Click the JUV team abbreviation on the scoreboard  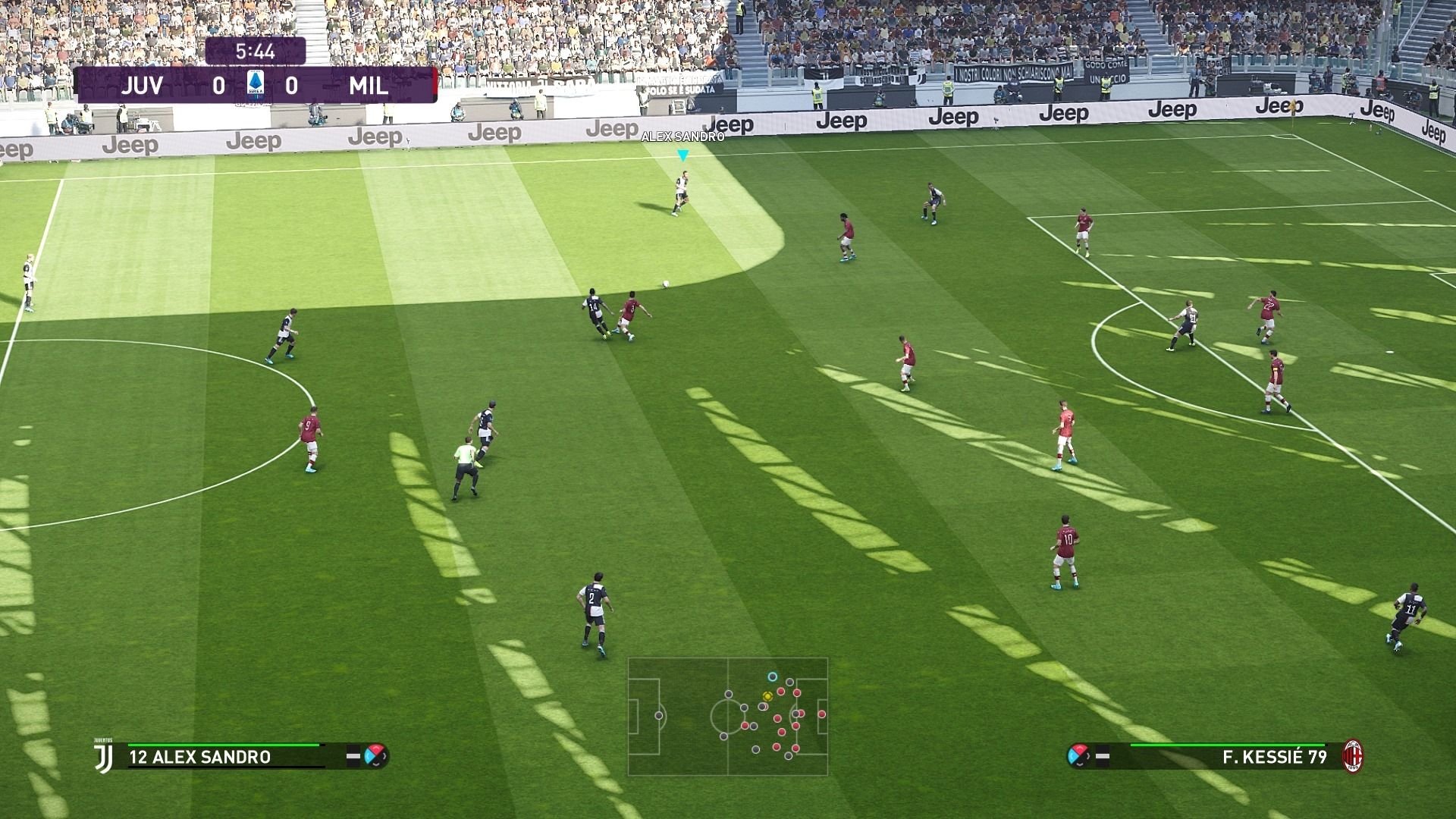tap(144, 86)
